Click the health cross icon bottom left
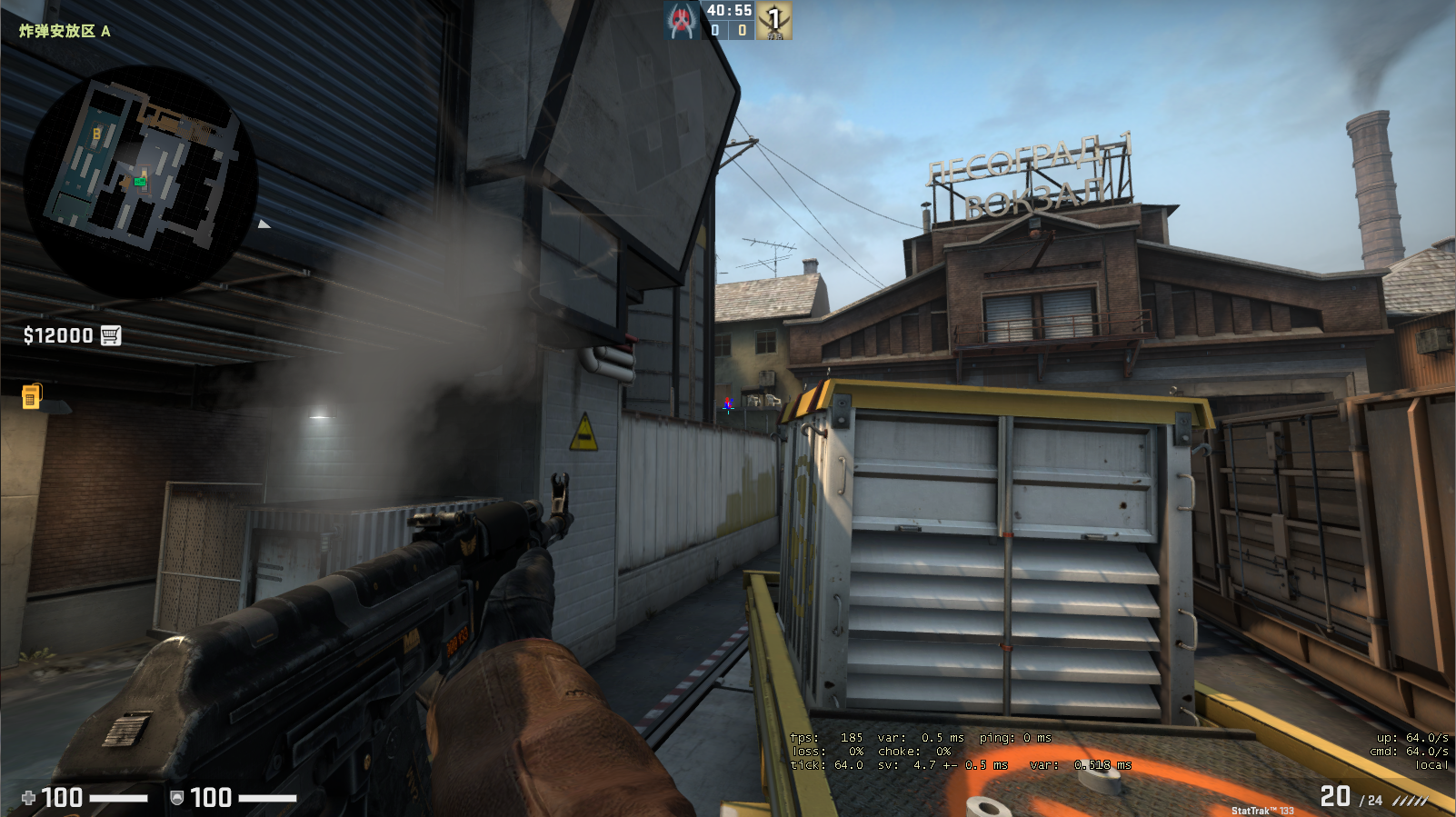 coord(30,799)
